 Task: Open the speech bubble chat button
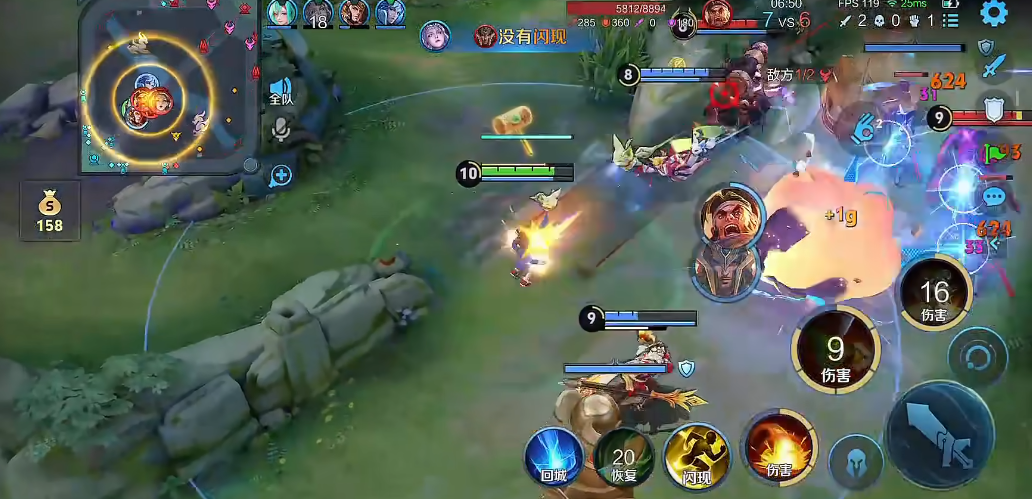993,197
